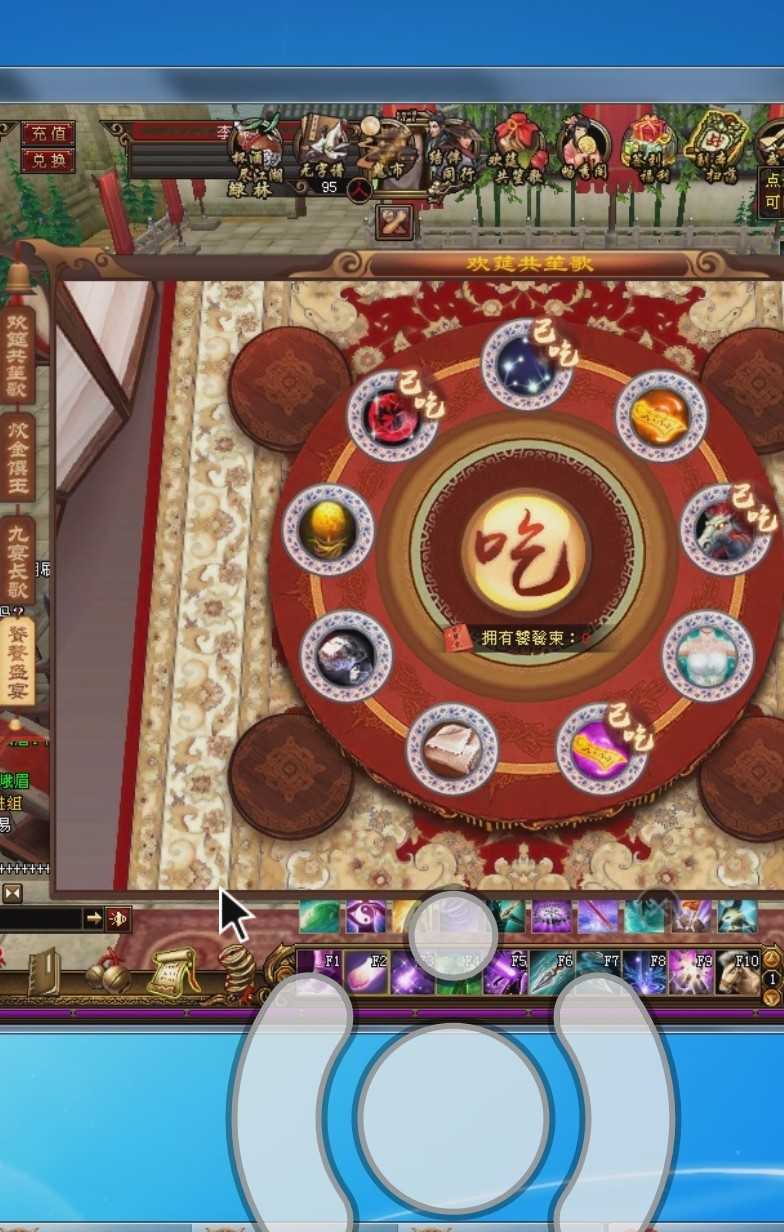Close the chat panel with X button
Screen dimensions: 784x1232
(x=12, y=893)
